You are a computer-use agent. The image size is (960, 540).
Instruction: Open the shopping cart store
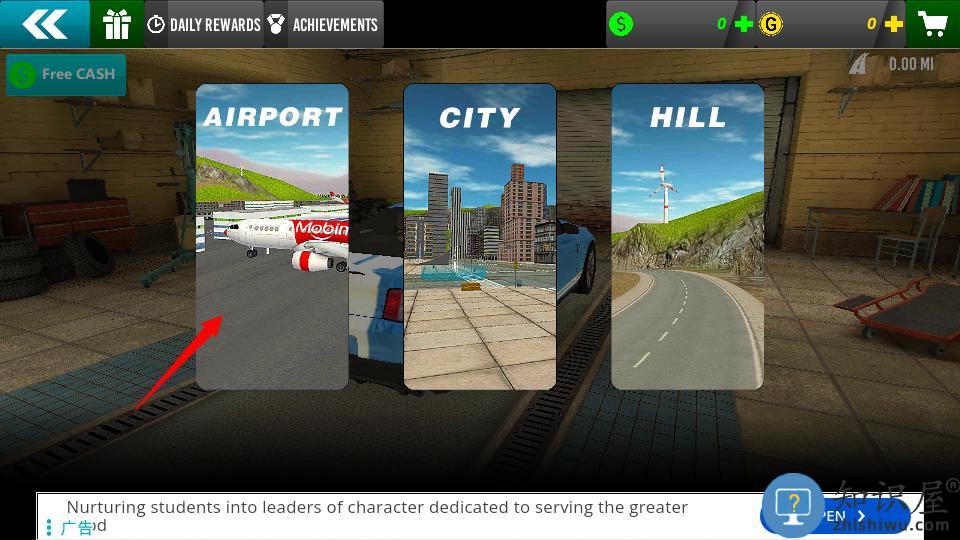point(933,24)
